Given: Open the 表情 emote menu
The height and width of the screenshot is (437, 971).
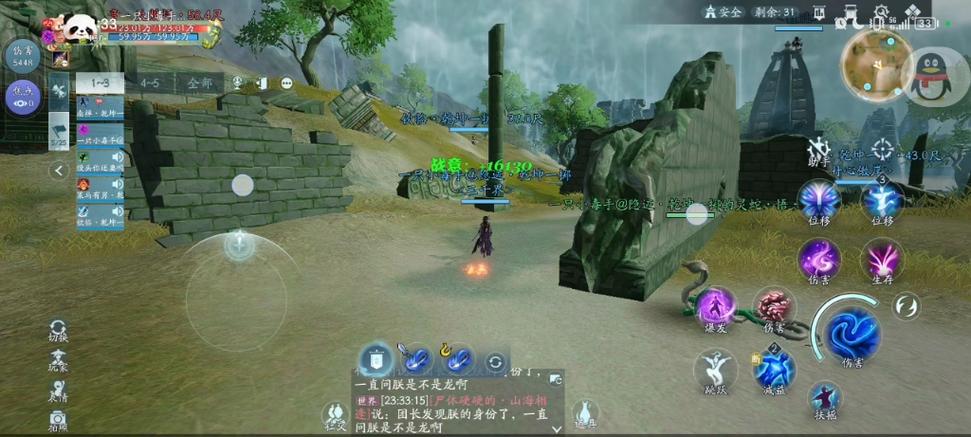Looking at the screenshot, I should [59, 389].
